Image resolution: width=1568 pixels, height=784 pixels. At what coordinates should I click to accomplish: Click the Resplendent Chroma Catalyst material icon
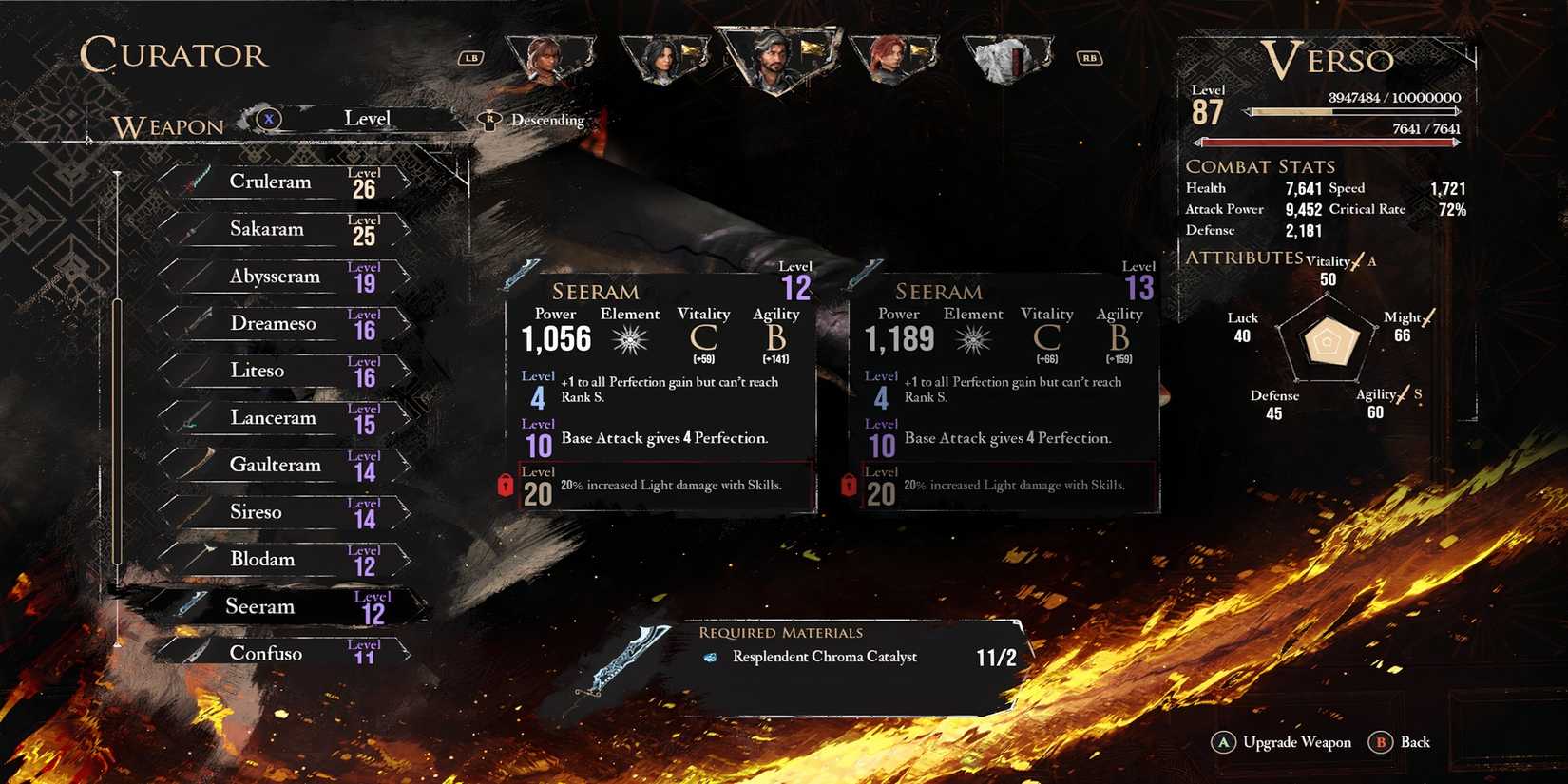[x=711, y=657]
